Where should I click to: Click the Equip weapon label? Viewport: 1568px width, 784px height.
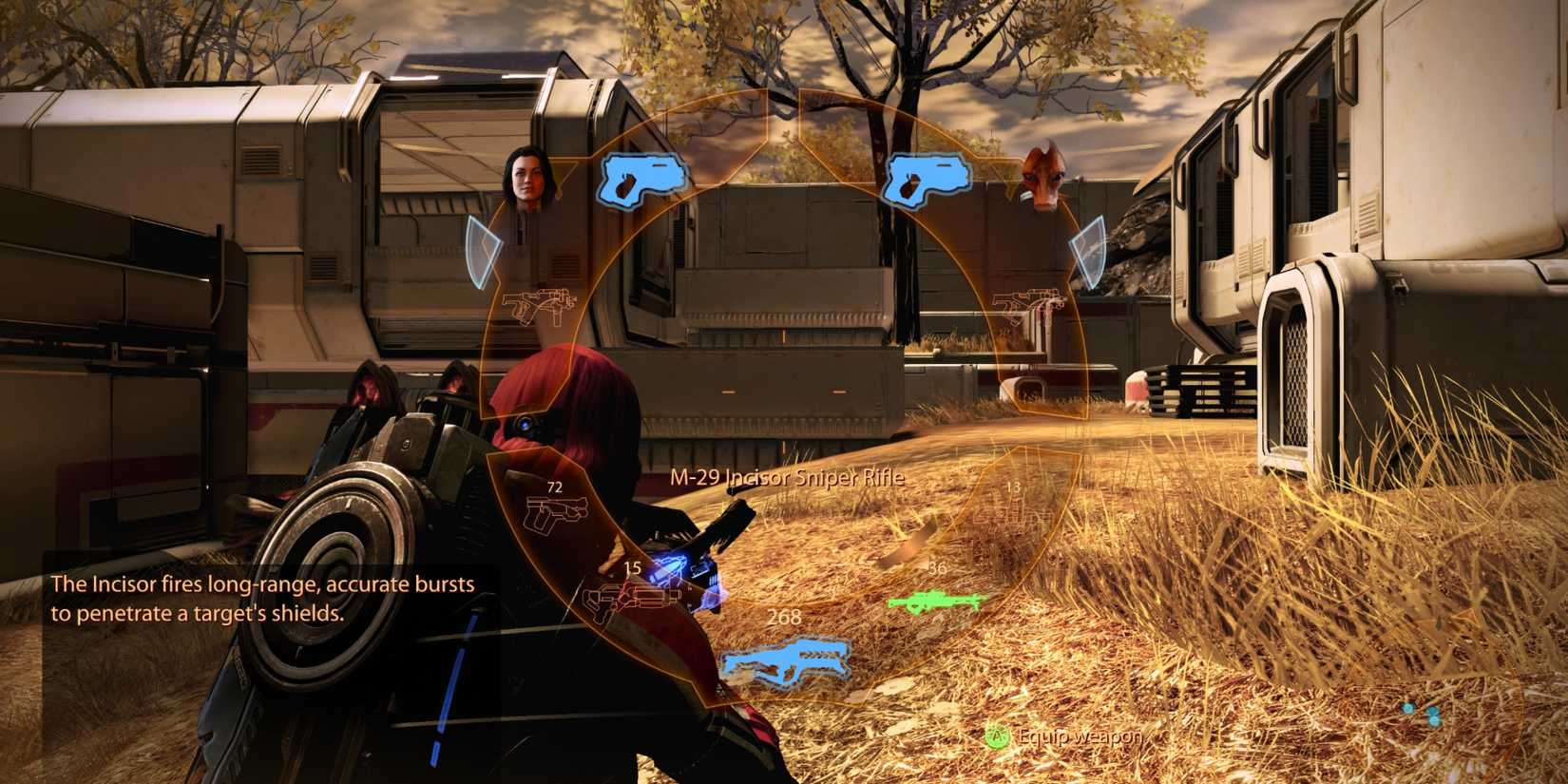[x=1077, y=736]
